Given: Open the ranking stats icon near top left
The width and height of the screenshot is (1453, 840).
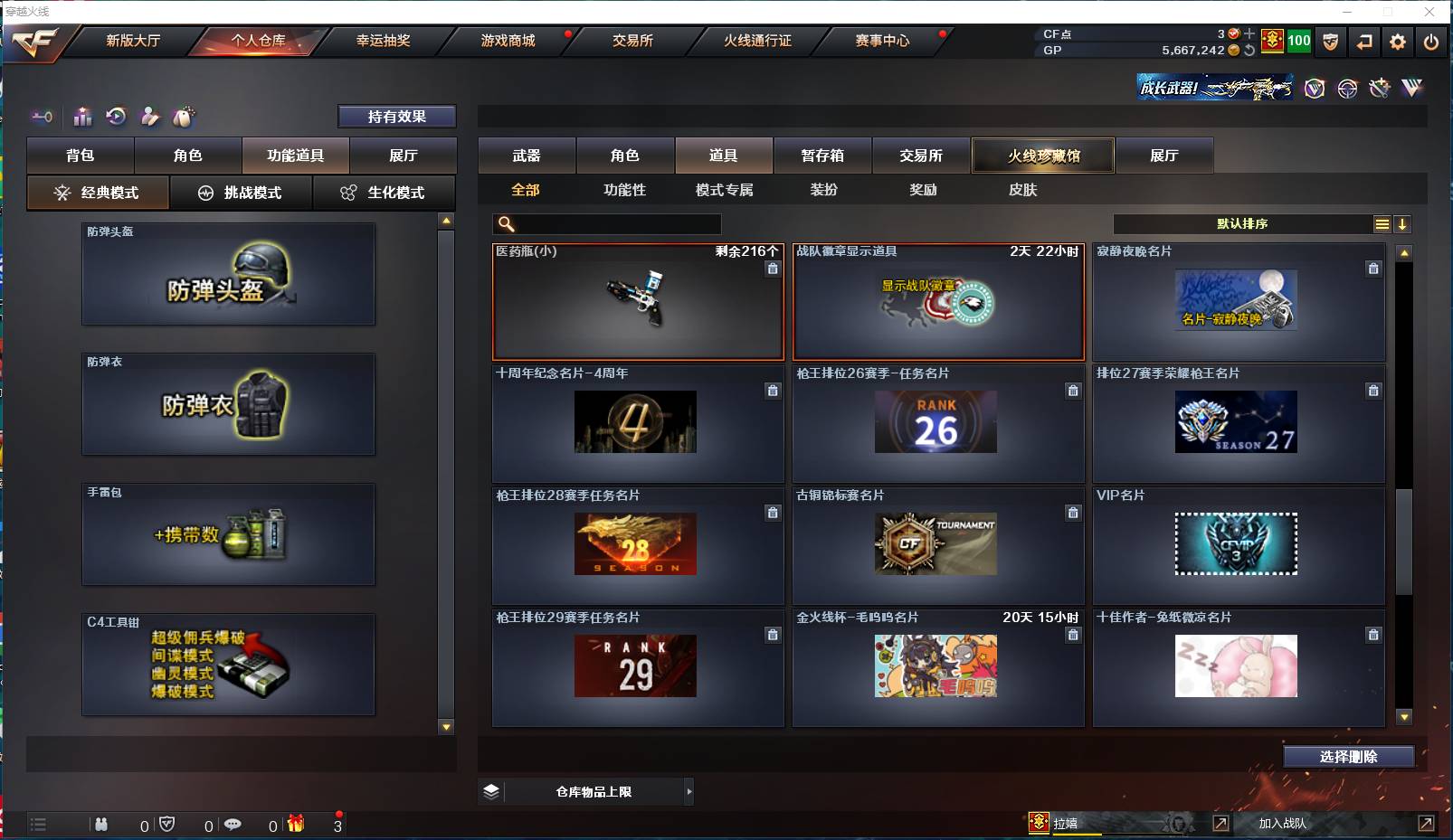Looking at the screenshot, I should [x=82, y=117].
